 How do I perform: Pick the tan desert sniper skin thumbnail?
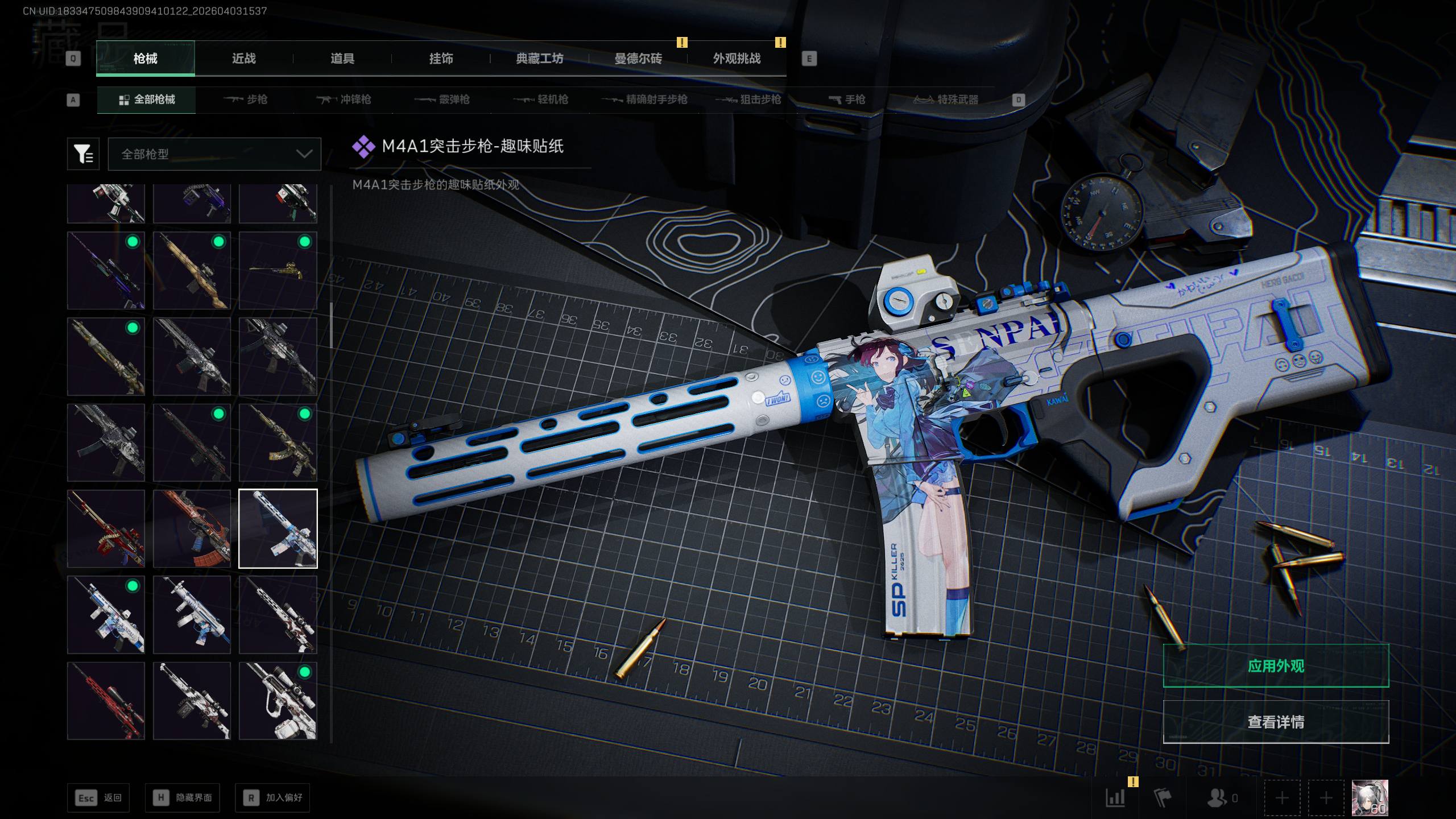[192, 271]
